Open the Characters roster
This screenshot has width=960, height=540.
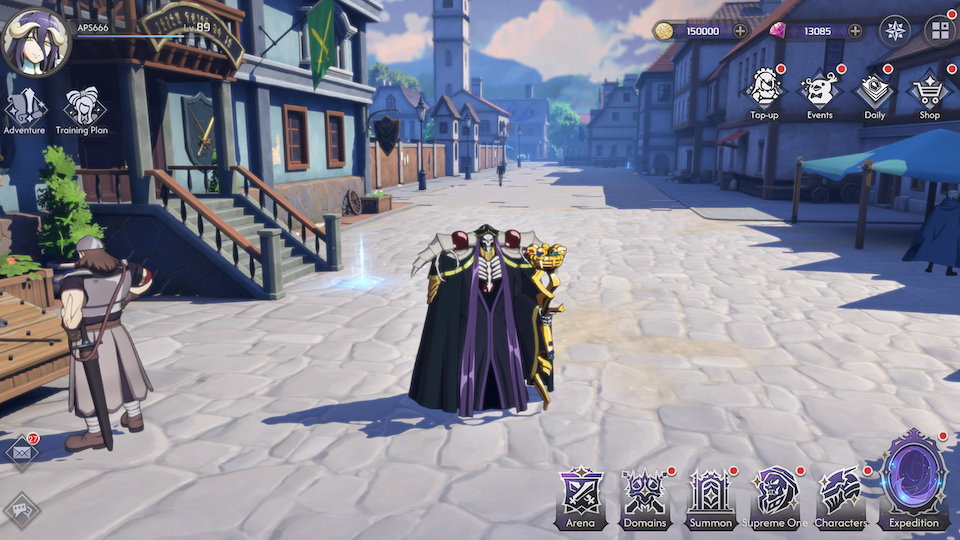click(840, 497)
